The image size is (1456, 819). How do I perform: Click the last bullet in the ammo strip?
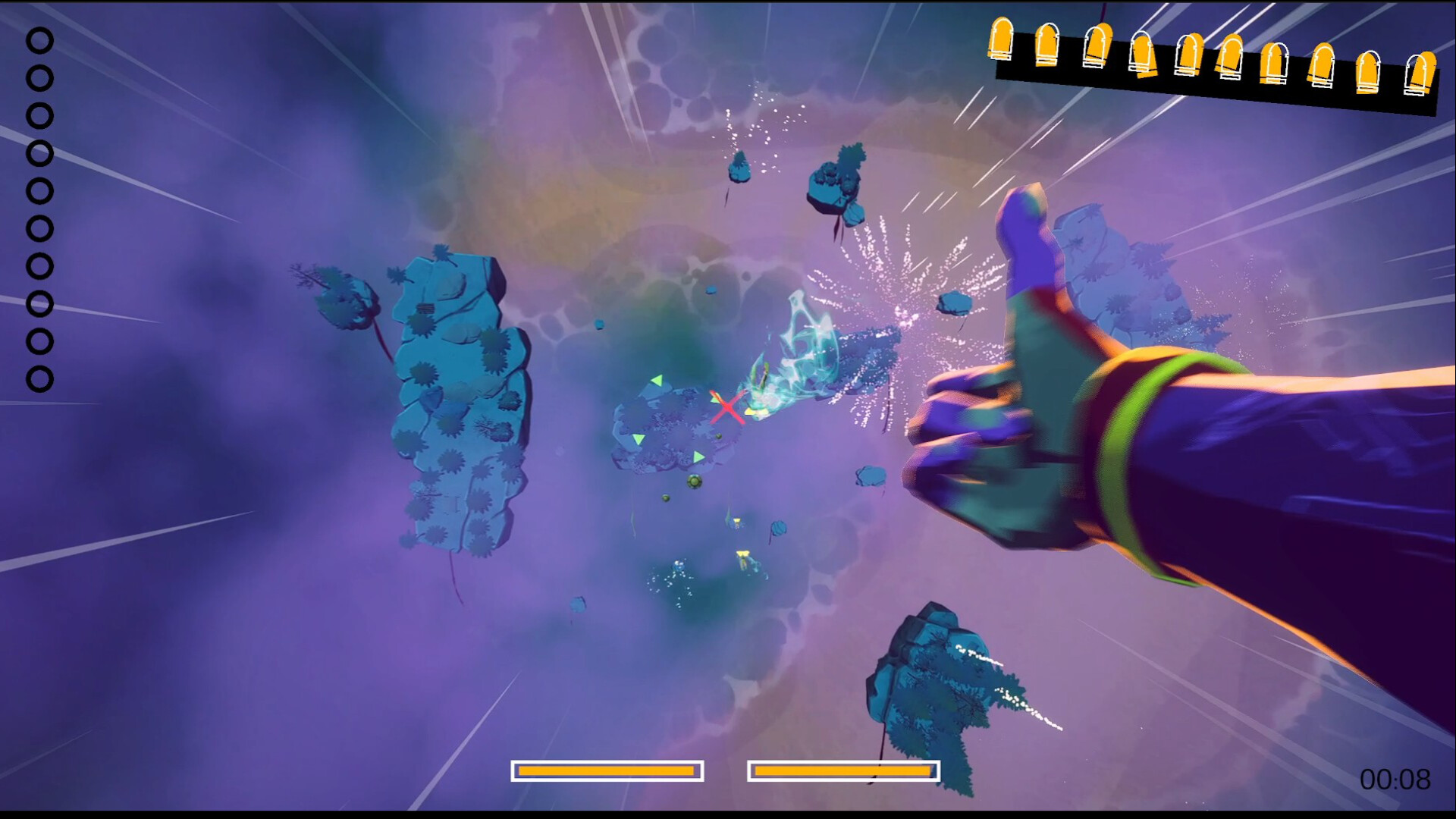pos(1421,74)
